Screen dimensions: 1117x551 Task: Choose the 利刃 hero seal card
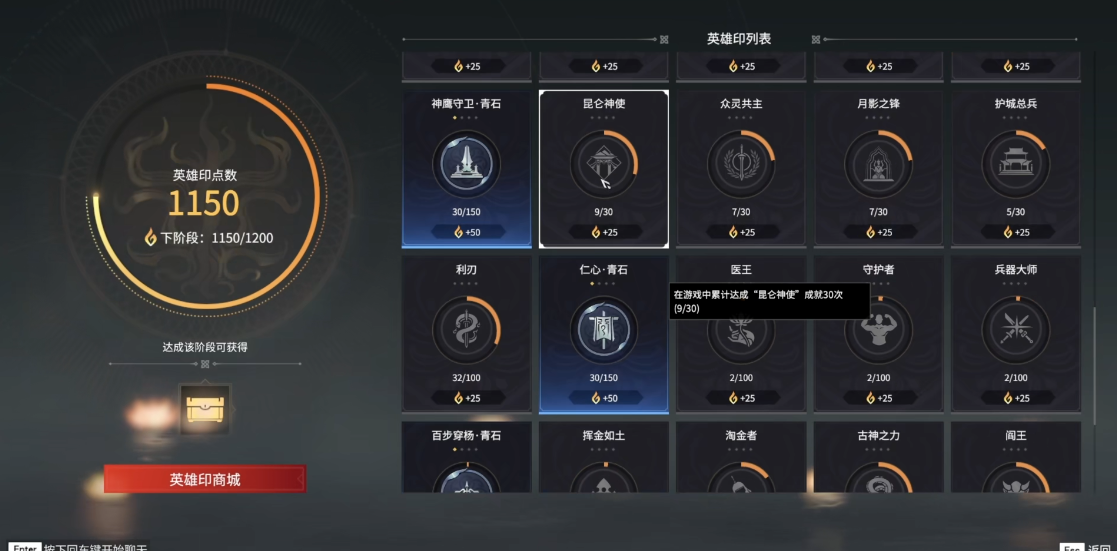466,334
